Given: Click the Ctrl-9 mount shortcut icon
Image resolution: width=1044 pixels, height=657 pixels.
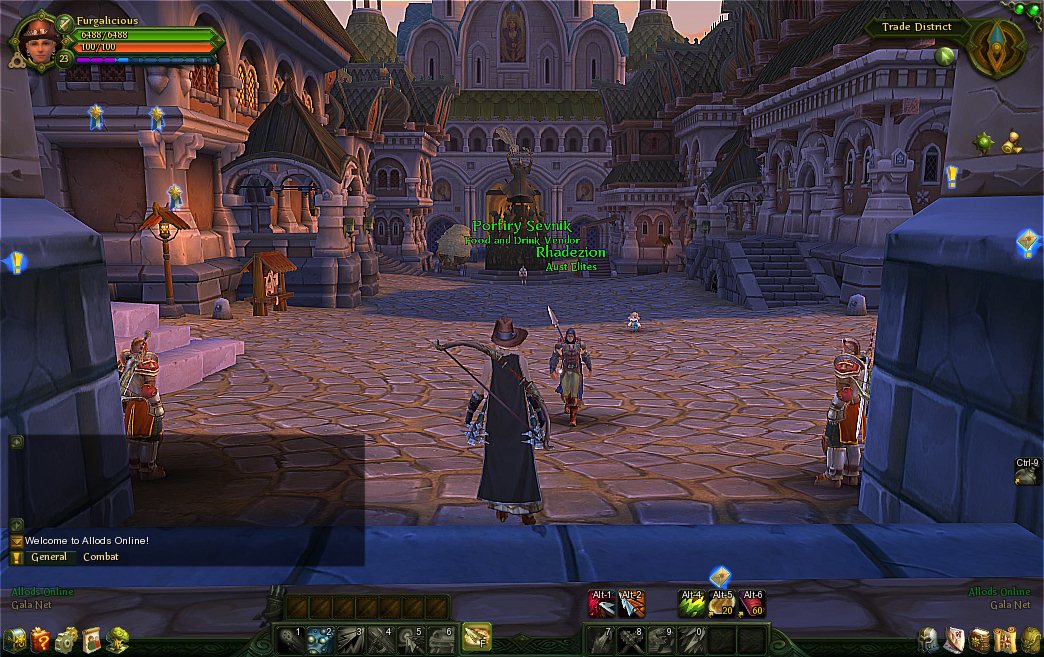Looking at the screenshot, I should 1027,476.
